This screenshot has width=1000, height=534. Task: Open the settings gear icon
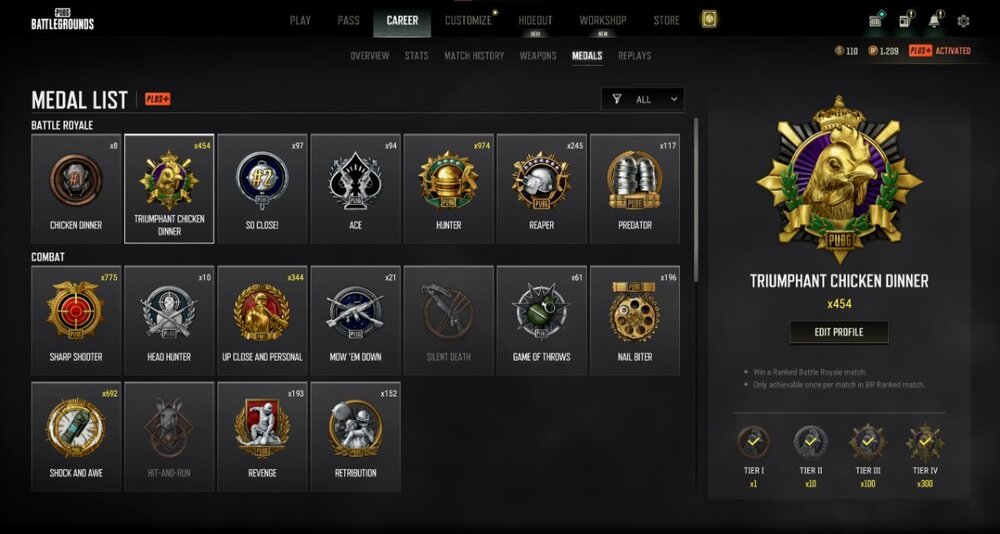pyautogui.click(x=963, y=21)
